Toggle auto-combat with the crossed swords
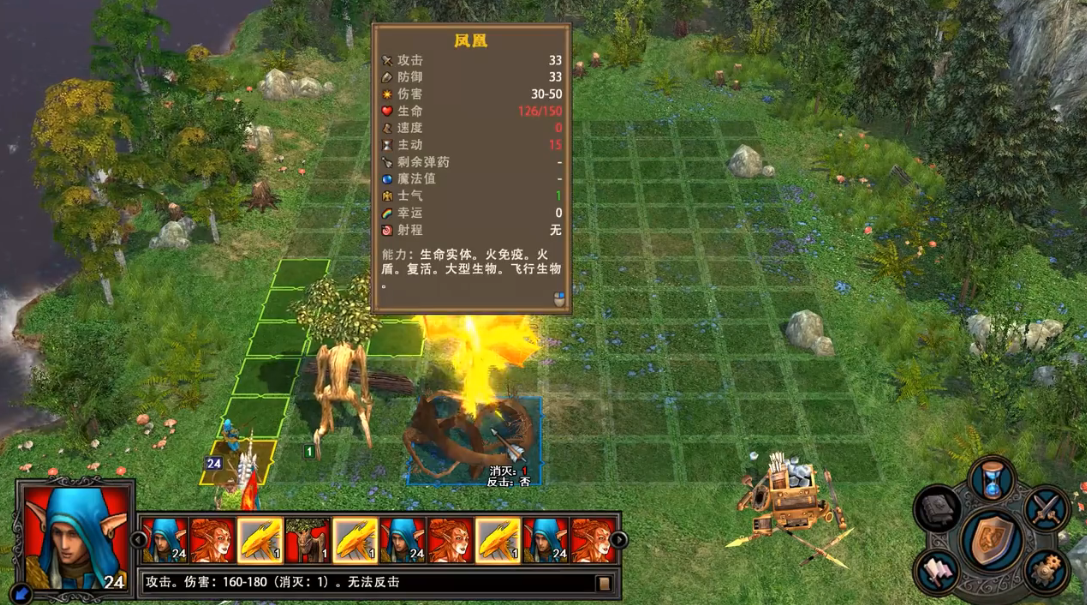Viewport: 1087px width, 605px height. 1046,509
